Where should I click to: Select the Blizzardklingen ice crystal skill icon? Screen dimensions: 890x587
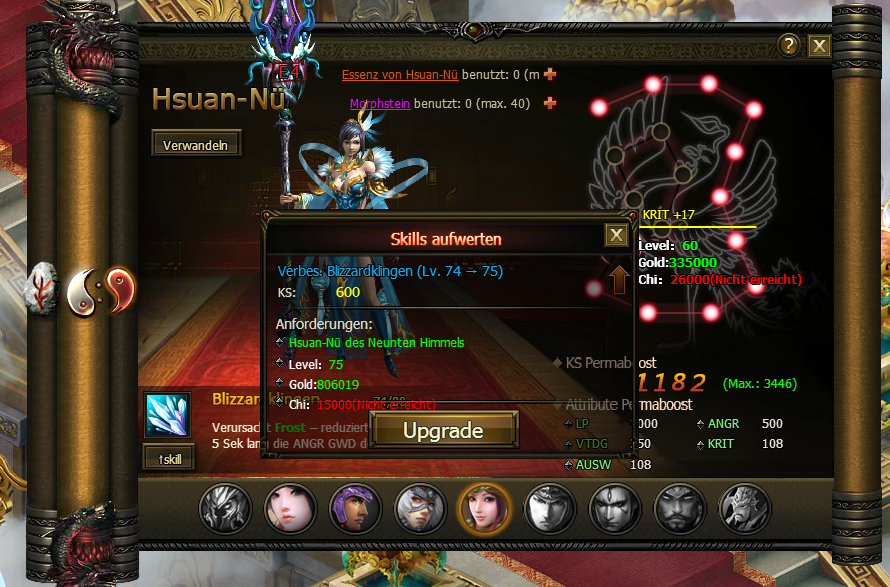point(167,414)
